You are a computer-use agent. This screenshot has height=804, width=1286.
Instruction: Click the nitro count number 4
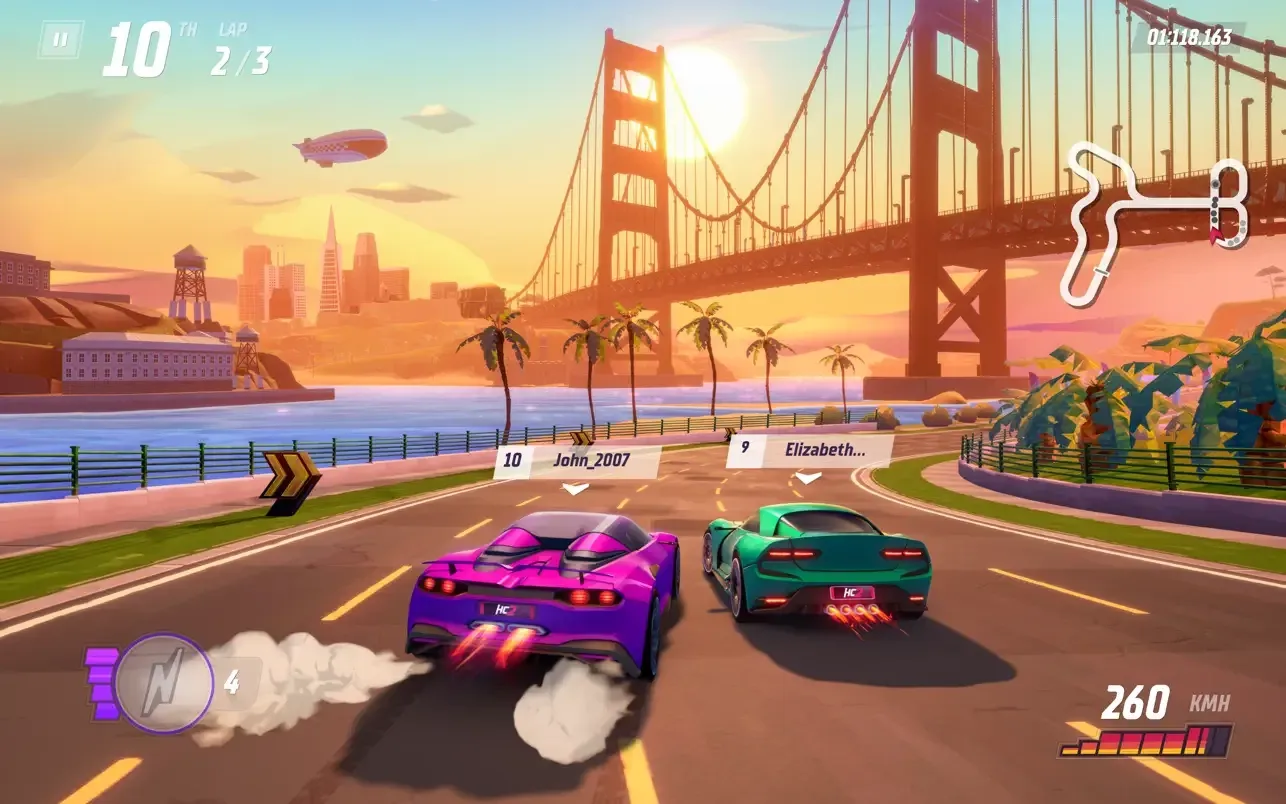point(232,681)
